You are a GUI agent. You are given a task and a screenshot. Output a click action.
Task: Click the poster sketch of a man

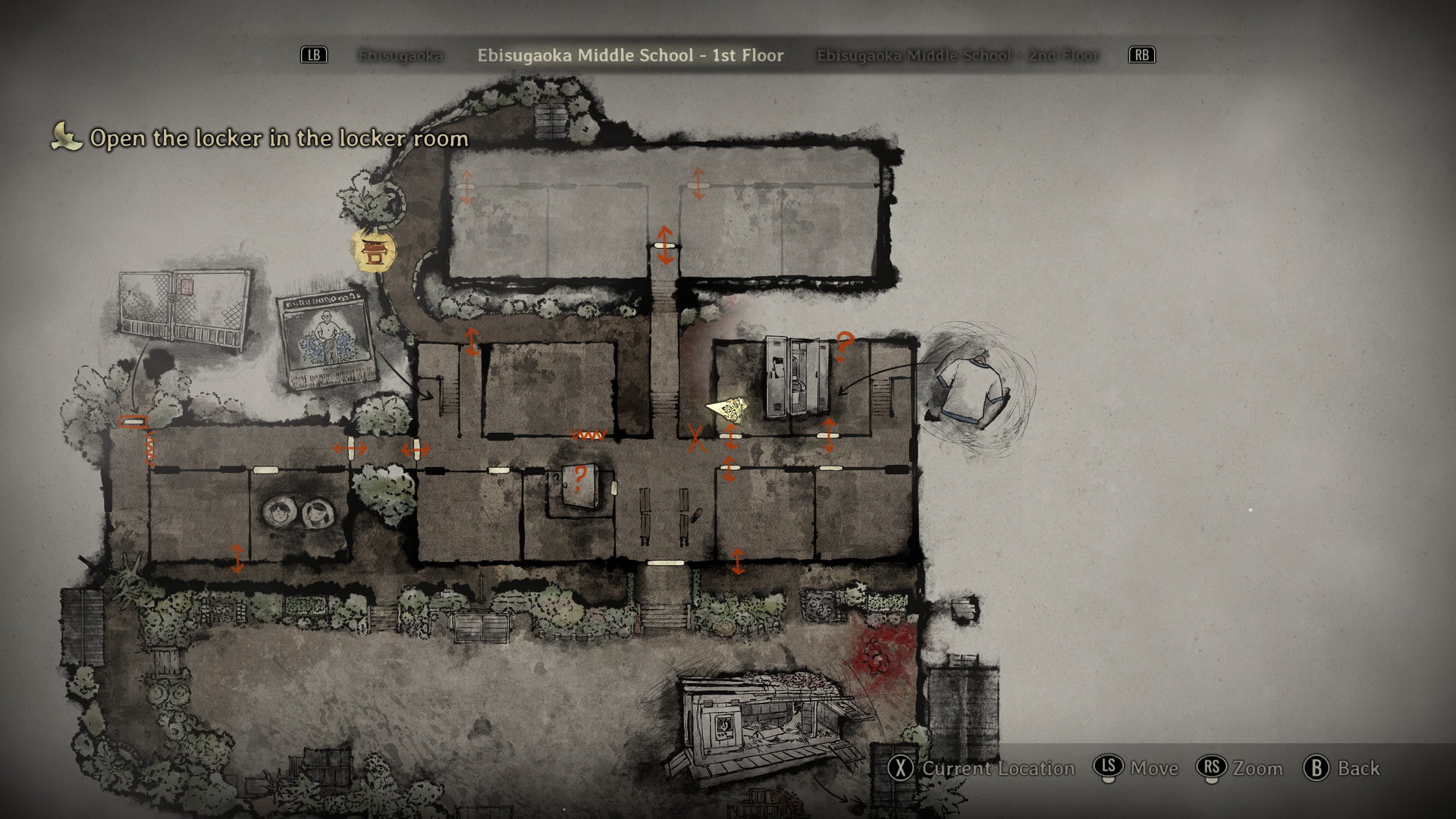[328, 340]
